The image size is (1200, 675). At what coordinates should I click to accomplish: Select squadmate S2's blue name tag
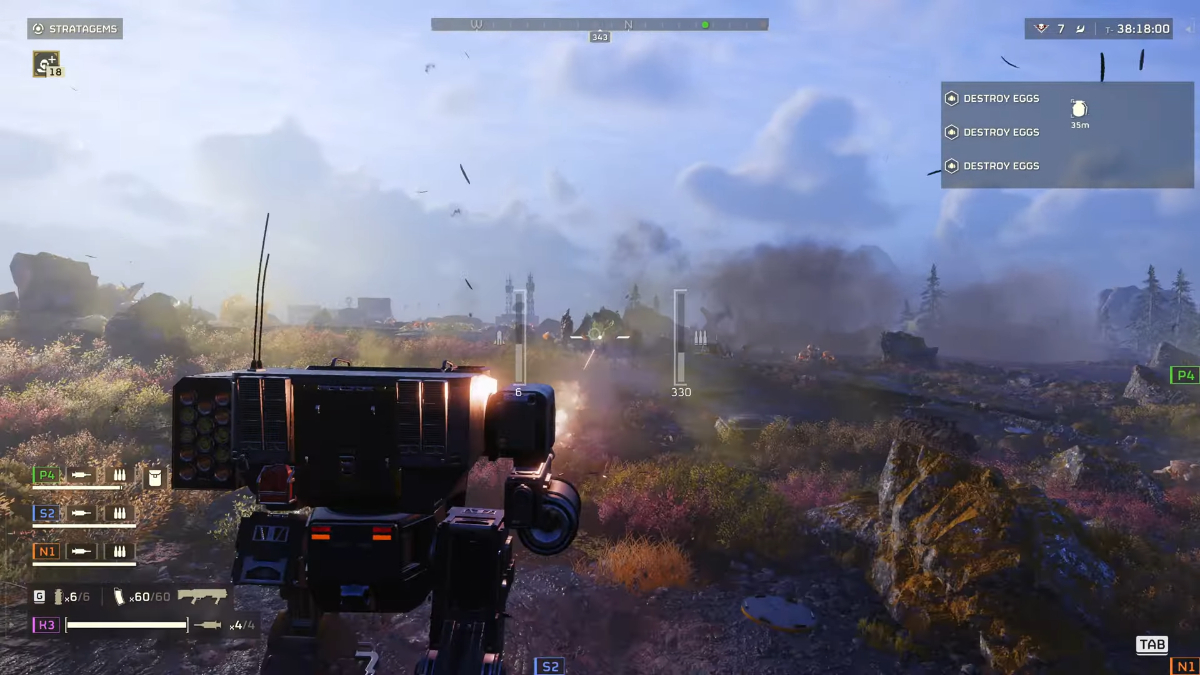click(46, 513)
